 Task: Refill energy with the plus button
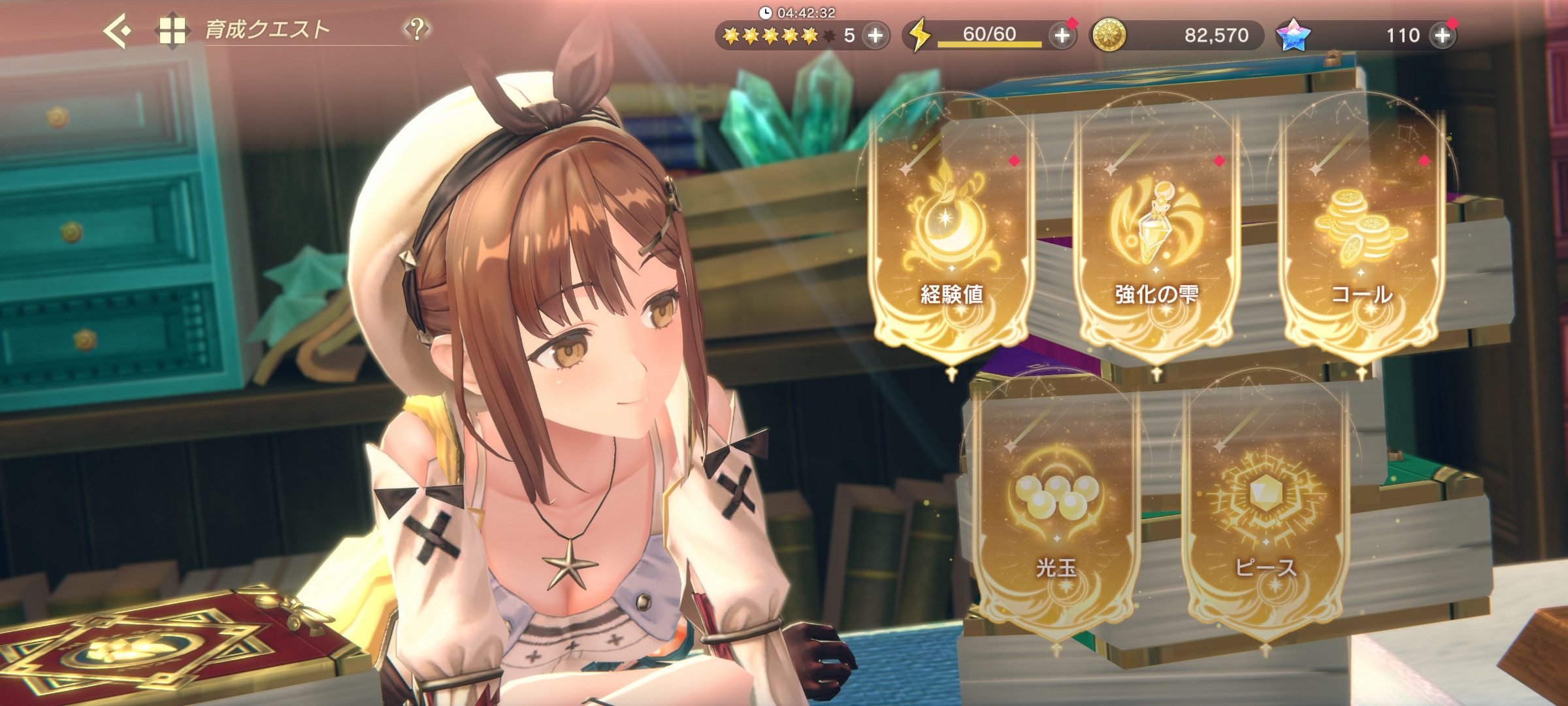point(1062,35)
